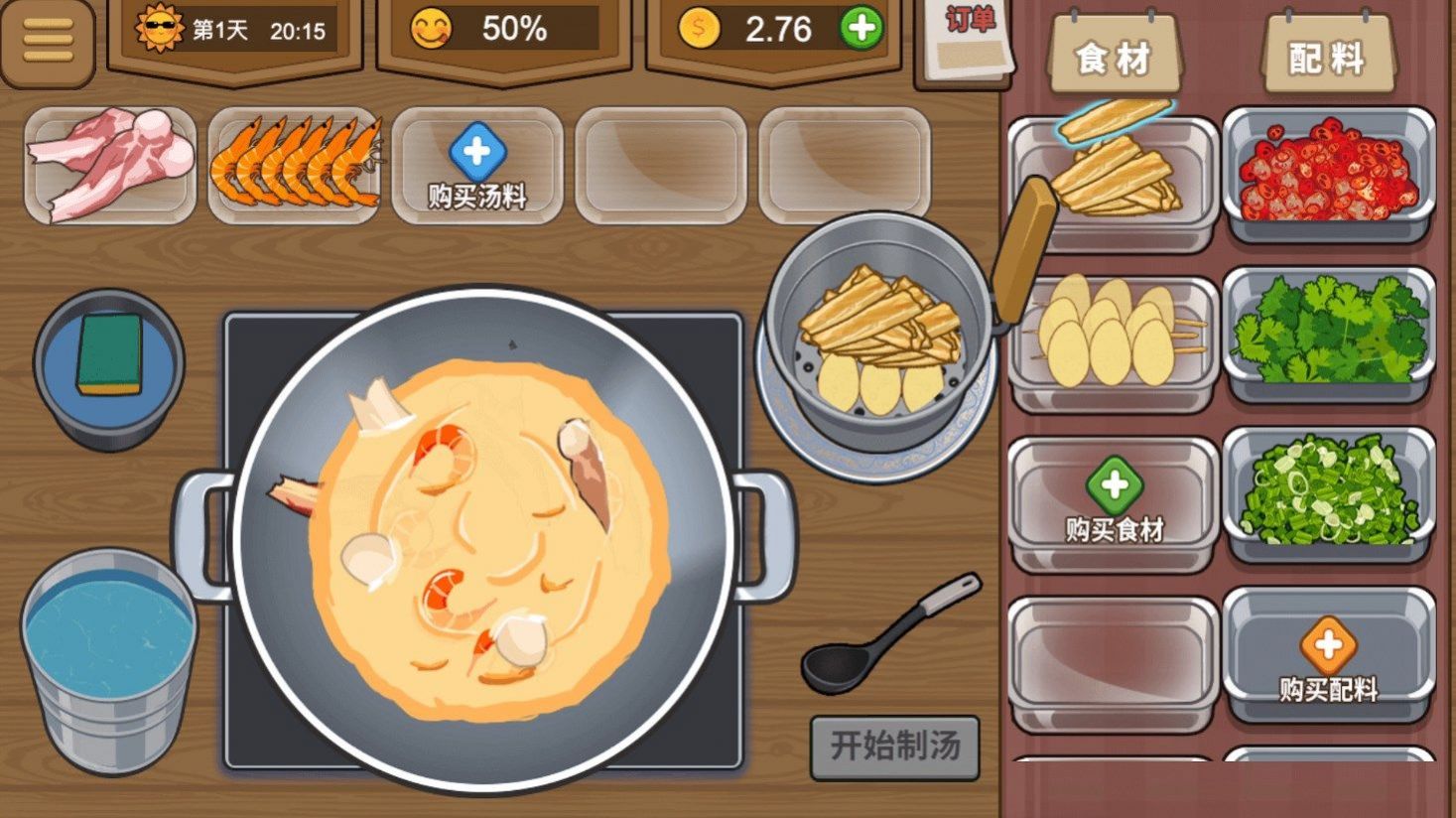
Task: Tap the green plus to add coins
Action: click(x=862, y=30)
